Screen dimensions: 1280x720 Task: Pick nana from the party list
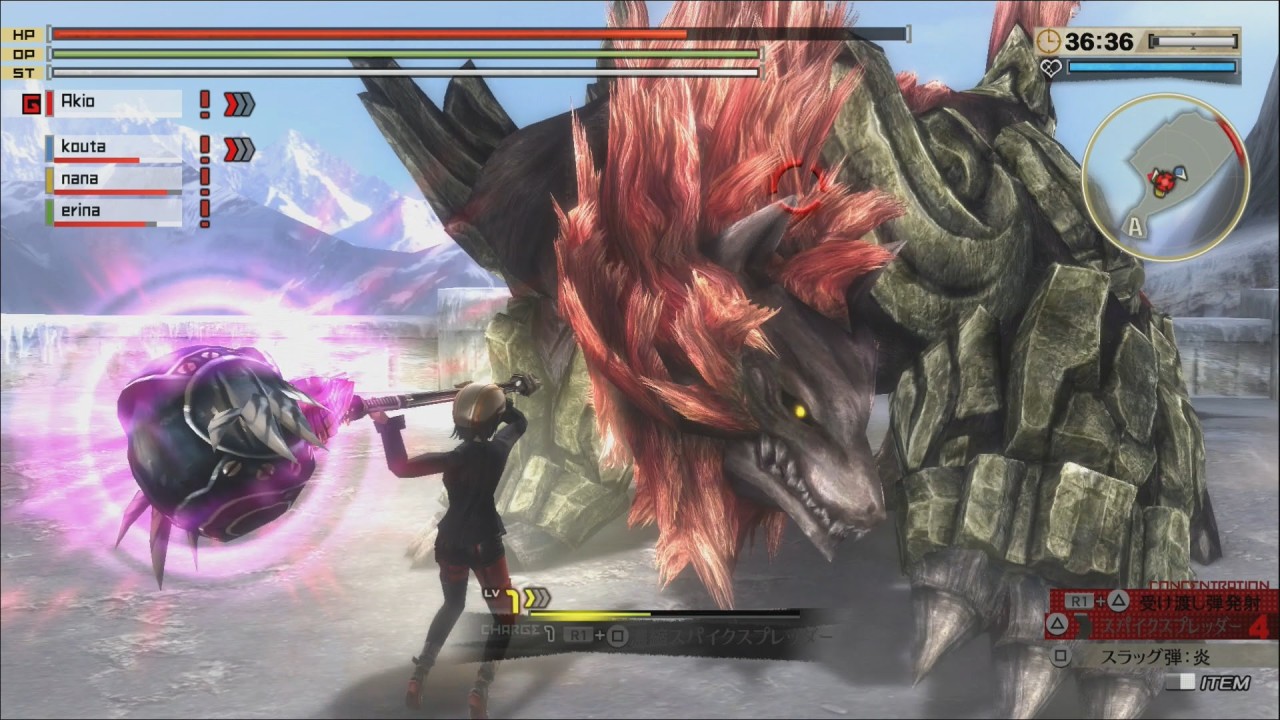113,180
